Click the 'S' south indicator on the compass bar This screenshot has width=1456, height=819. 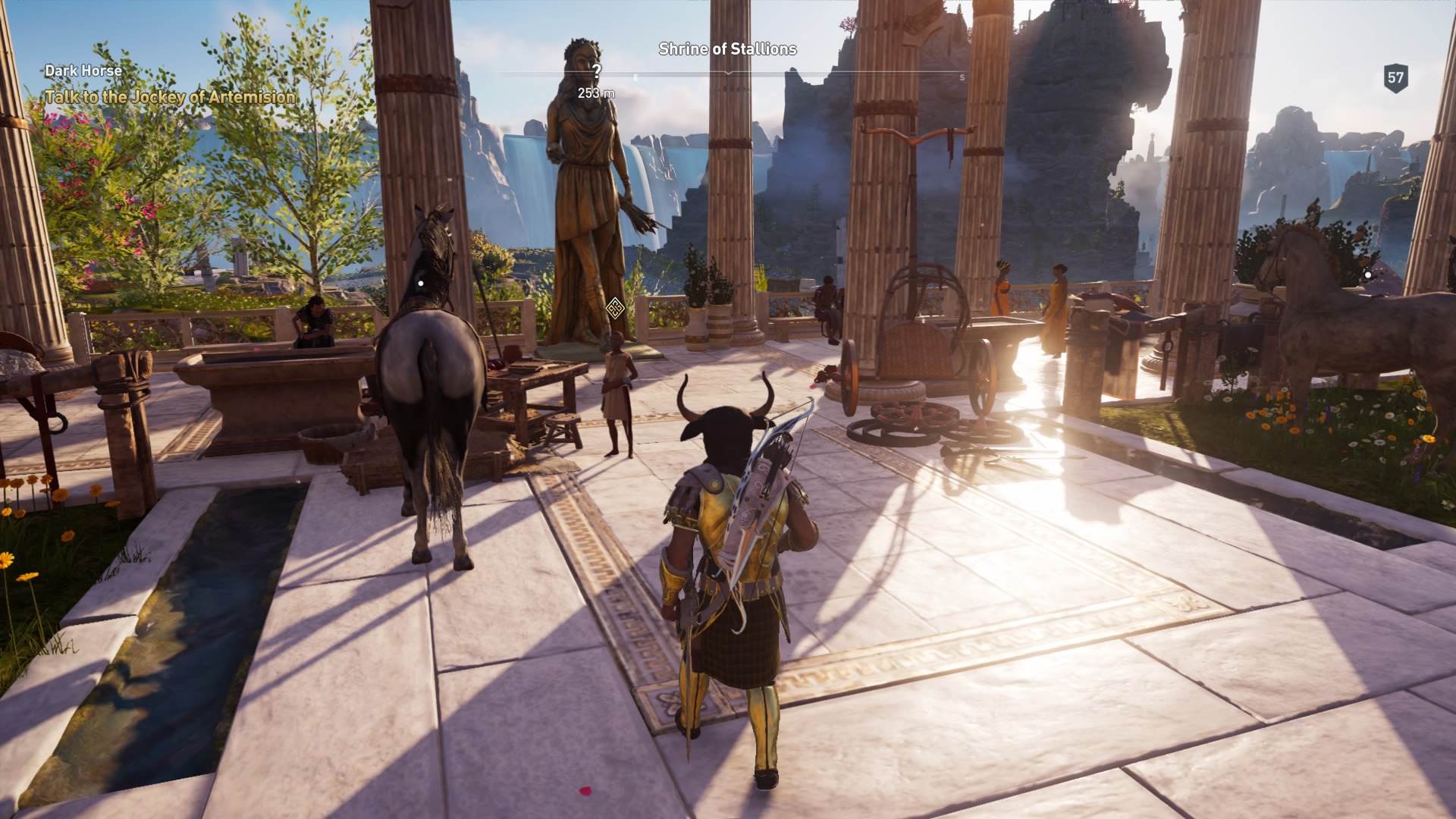pyautogui.click(x=962, y=77)
